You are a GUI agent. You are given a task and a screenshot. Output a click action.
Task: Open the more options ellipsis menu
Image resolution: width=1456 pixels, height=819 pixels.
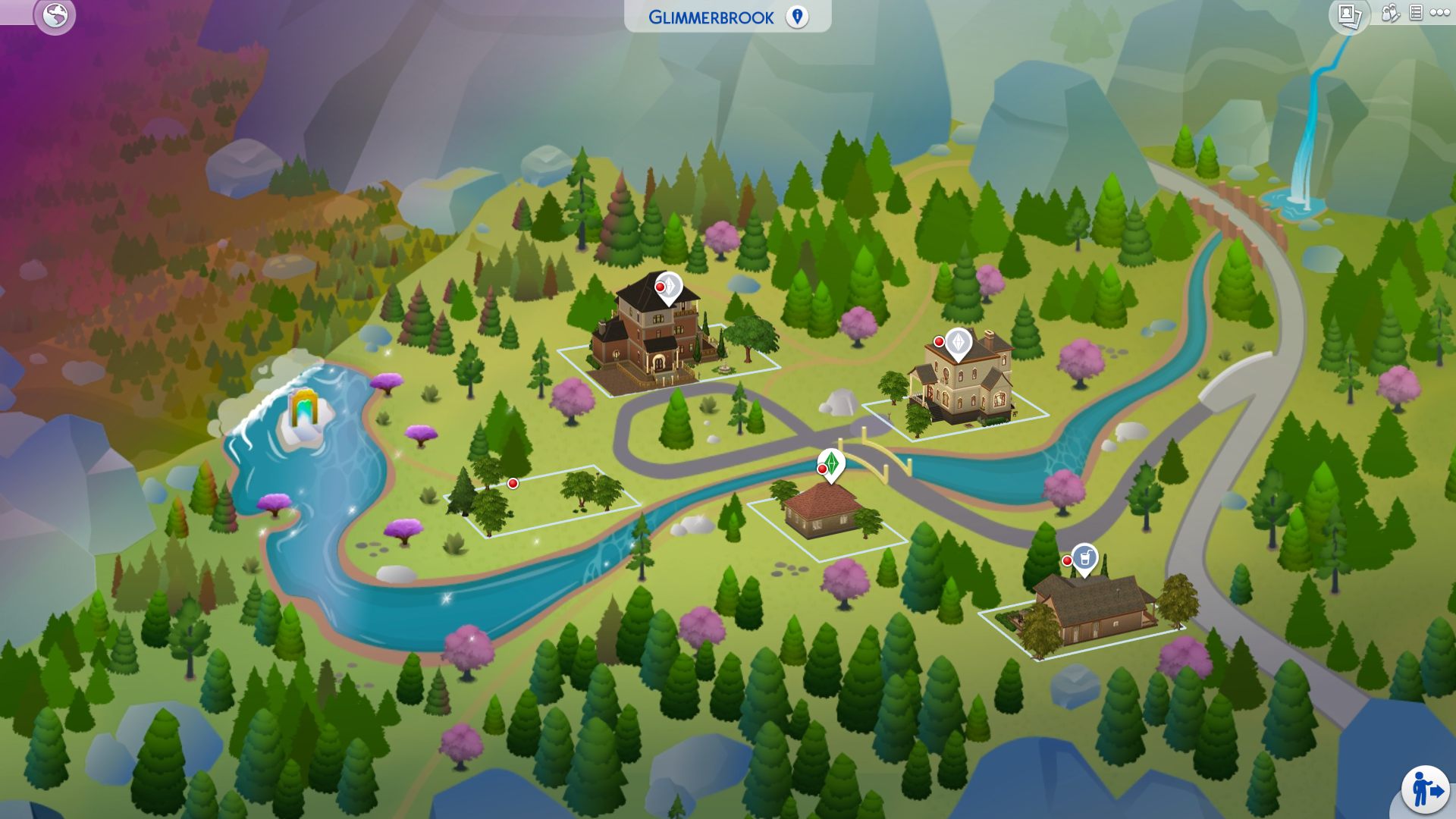(x=1440, y=13)
